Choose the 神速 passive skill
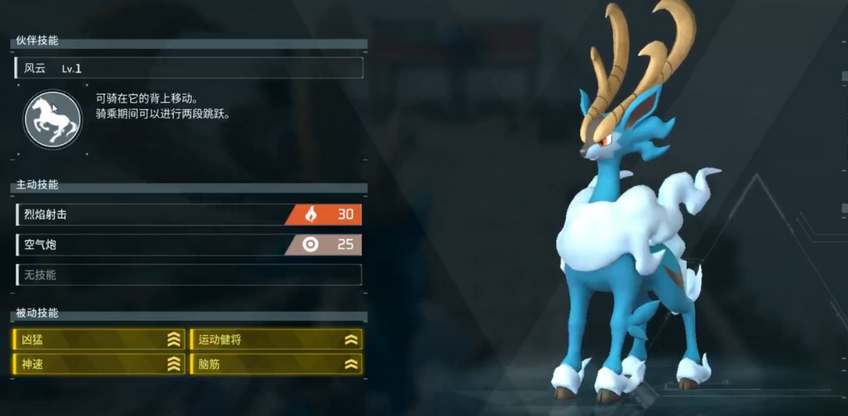 pos(99,364)
